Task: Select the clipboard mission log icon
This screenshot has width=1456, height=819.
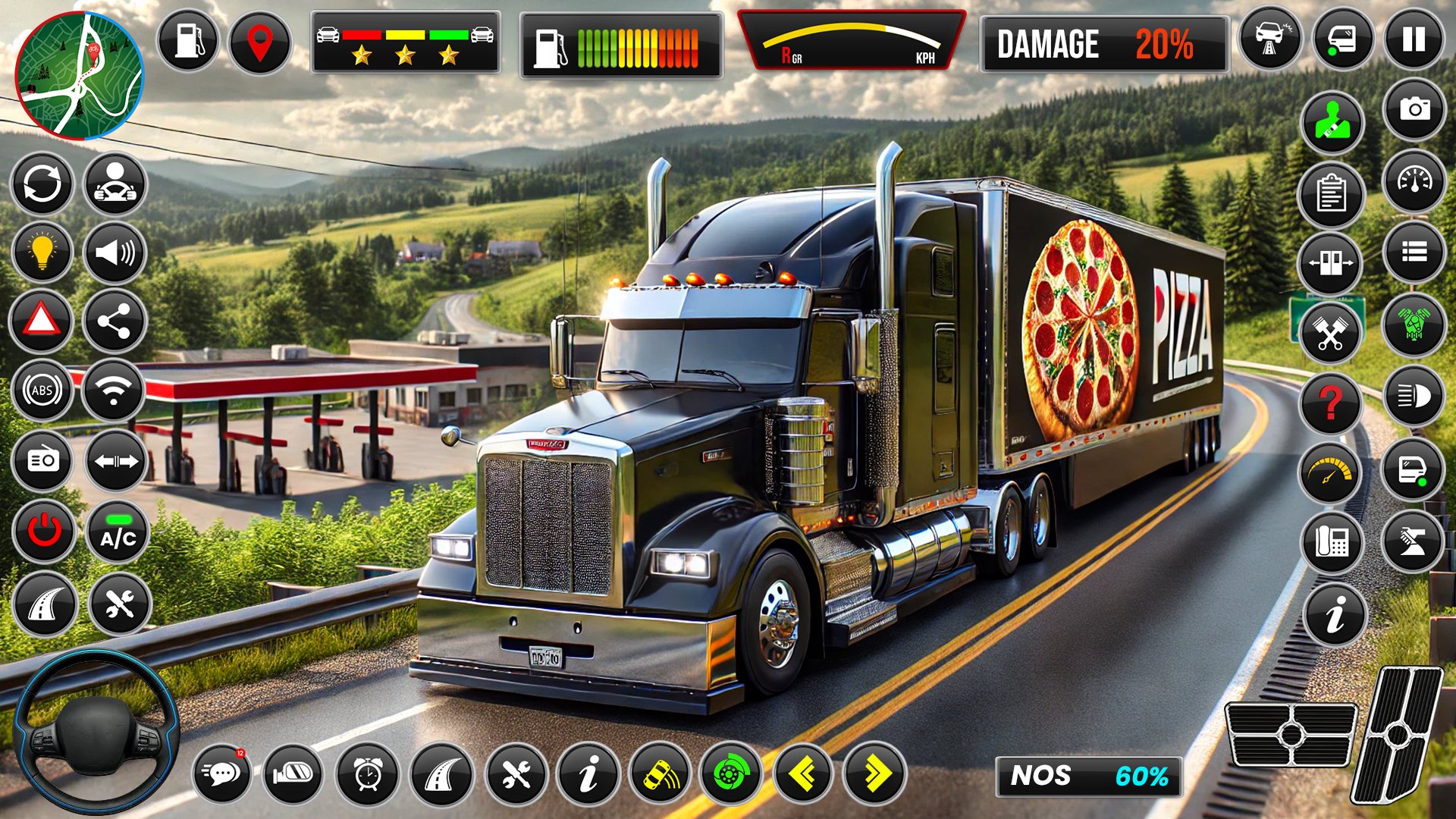Action: pos(1332,192)
